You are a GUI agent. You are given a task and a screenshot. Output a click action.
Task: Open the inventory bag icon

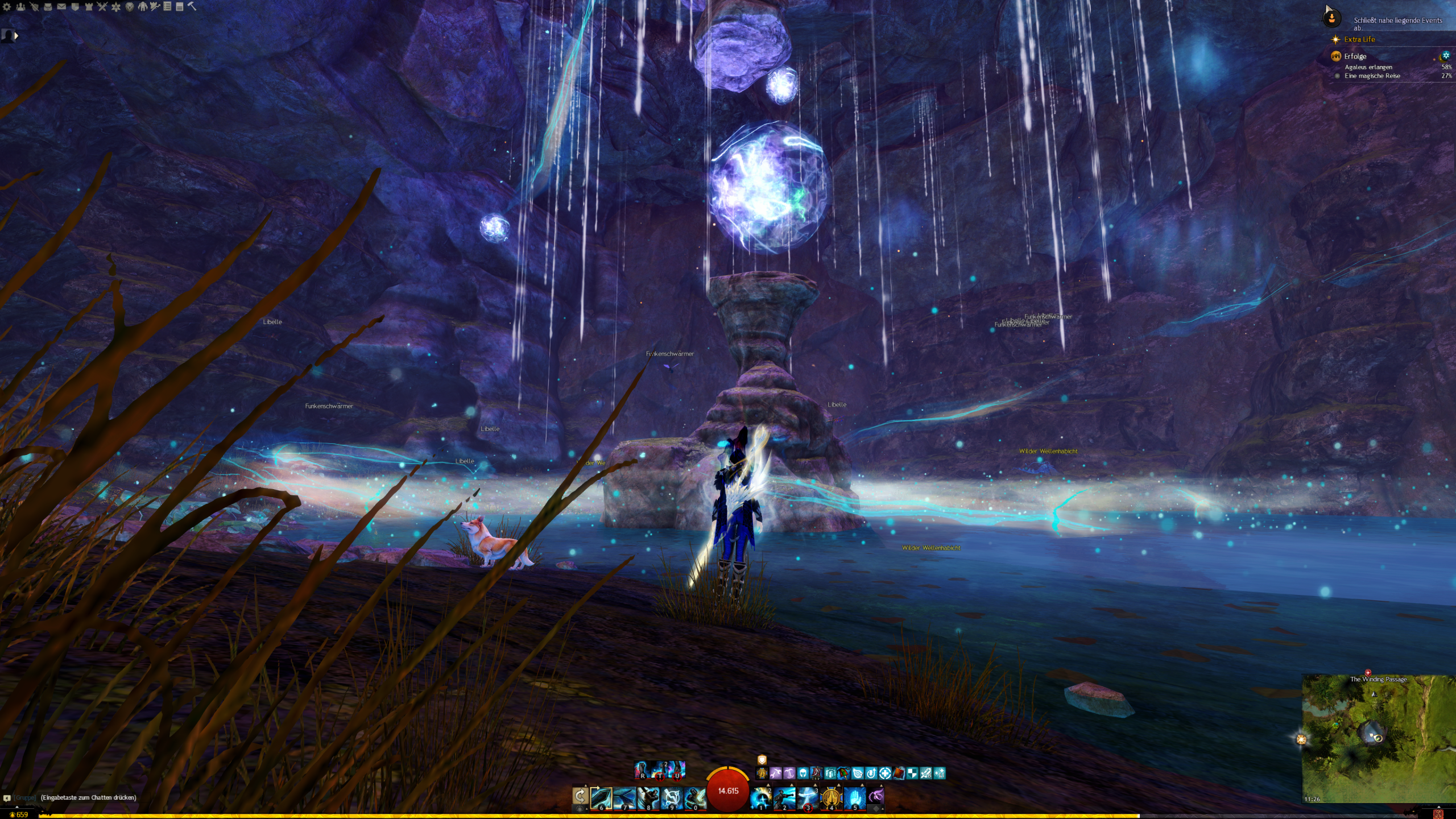(48, 7)
